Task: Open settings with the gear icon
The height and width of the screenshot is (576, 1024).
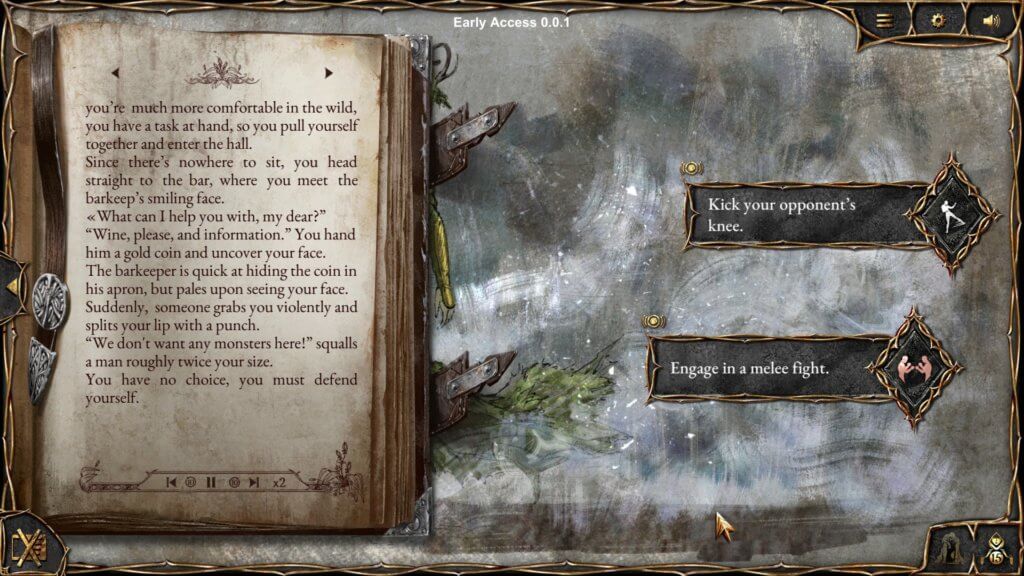Action: pyautogui.click(x=938, y=19)
